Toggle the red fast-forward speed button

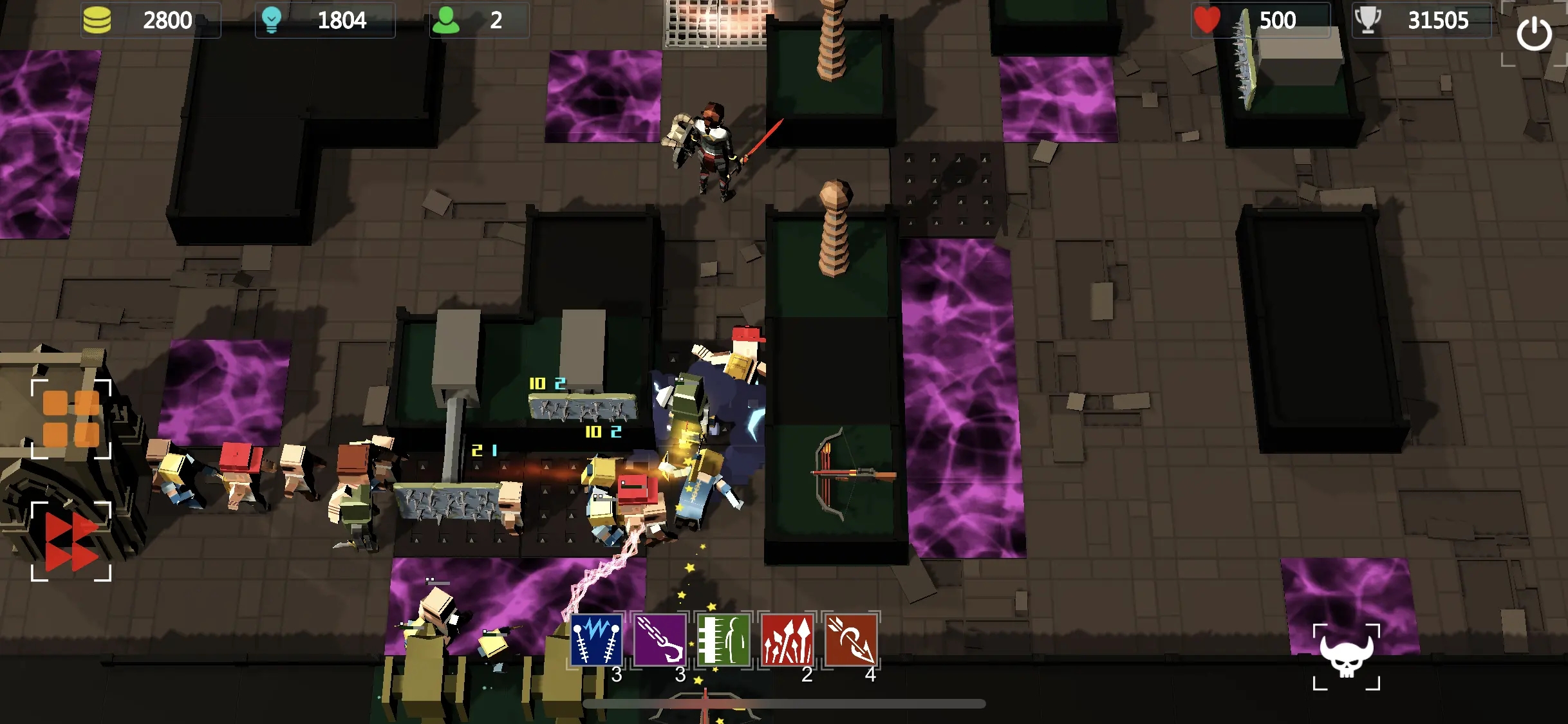(x=71, y=541)
